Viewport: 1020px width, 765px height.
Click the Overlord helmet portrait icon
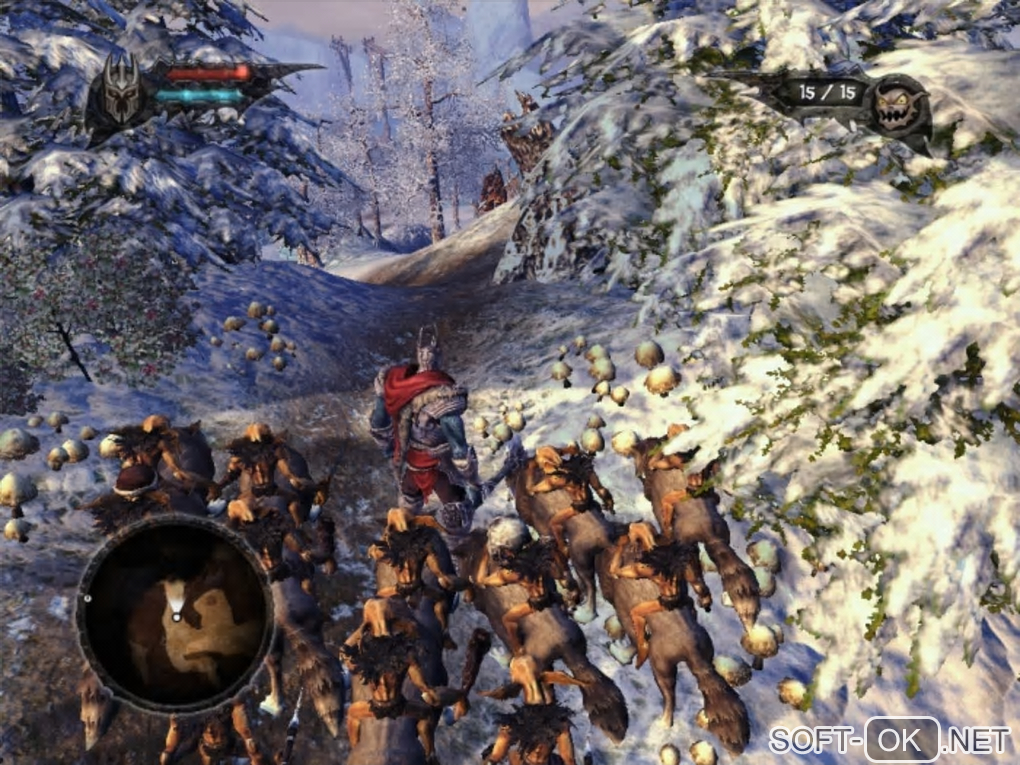pos(121,92)
